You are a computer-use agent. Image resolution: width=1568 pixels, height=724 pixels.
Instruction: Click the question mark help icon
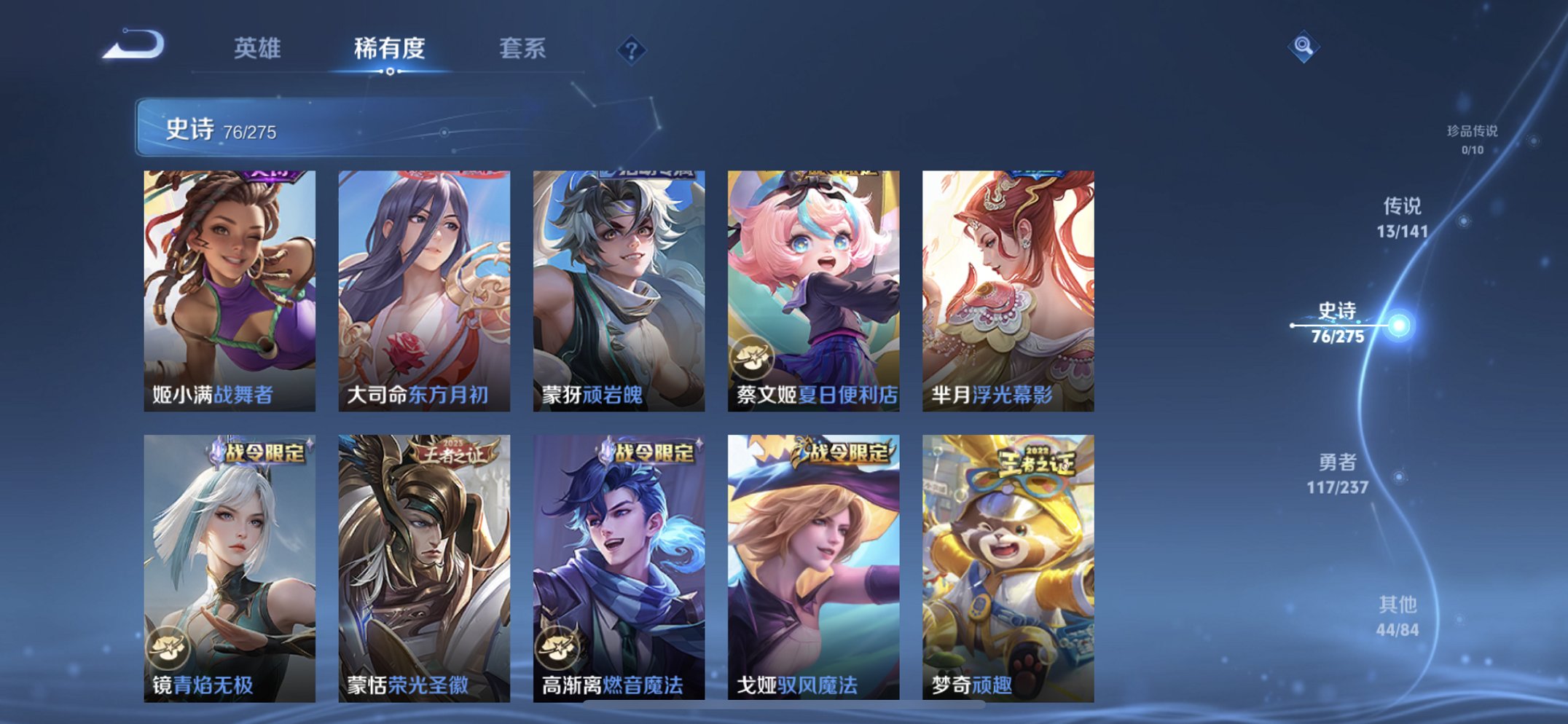click(x=633, y=50)
